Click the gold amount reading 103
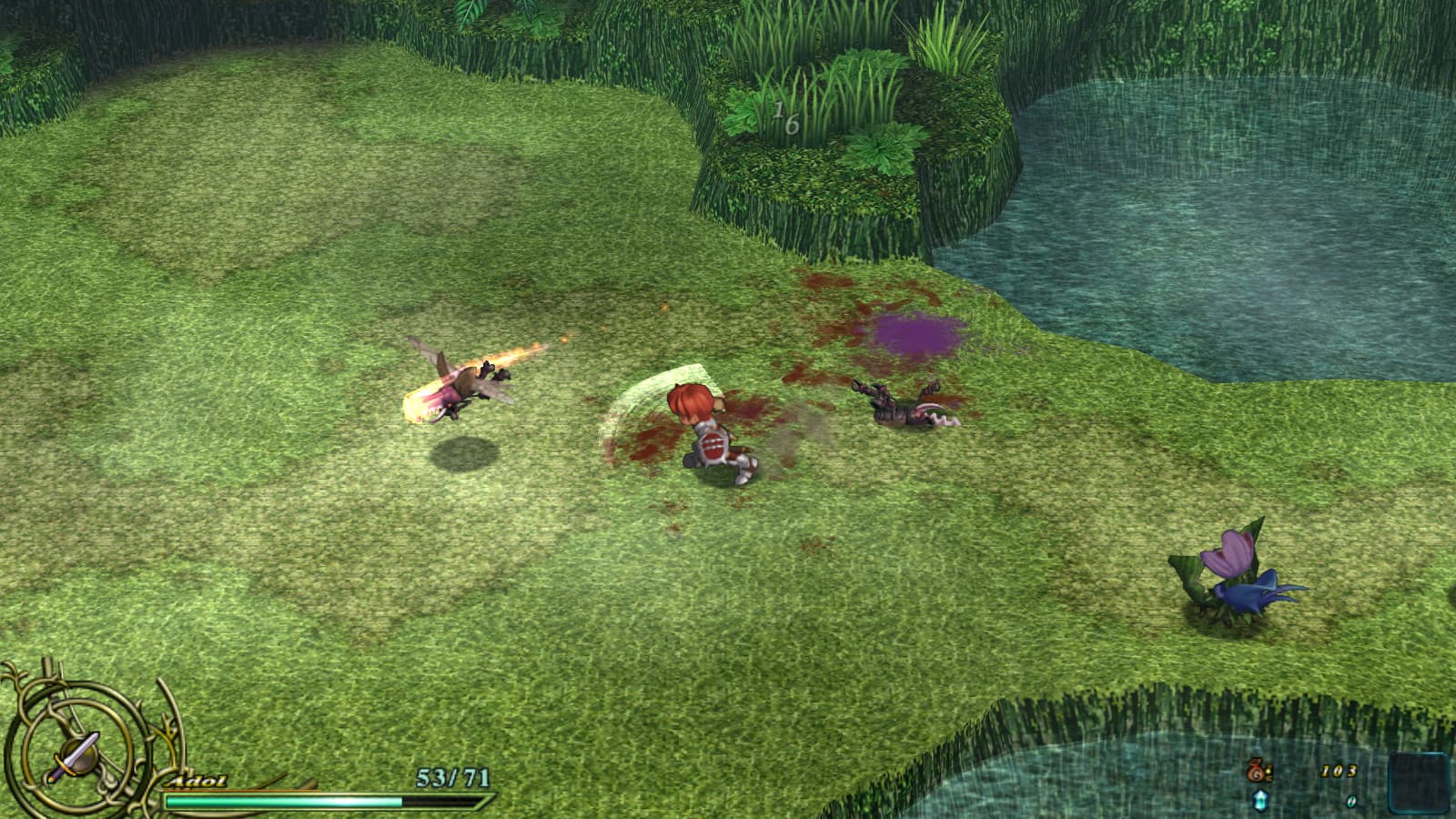1456x819 pixels. pos(1340,772)
